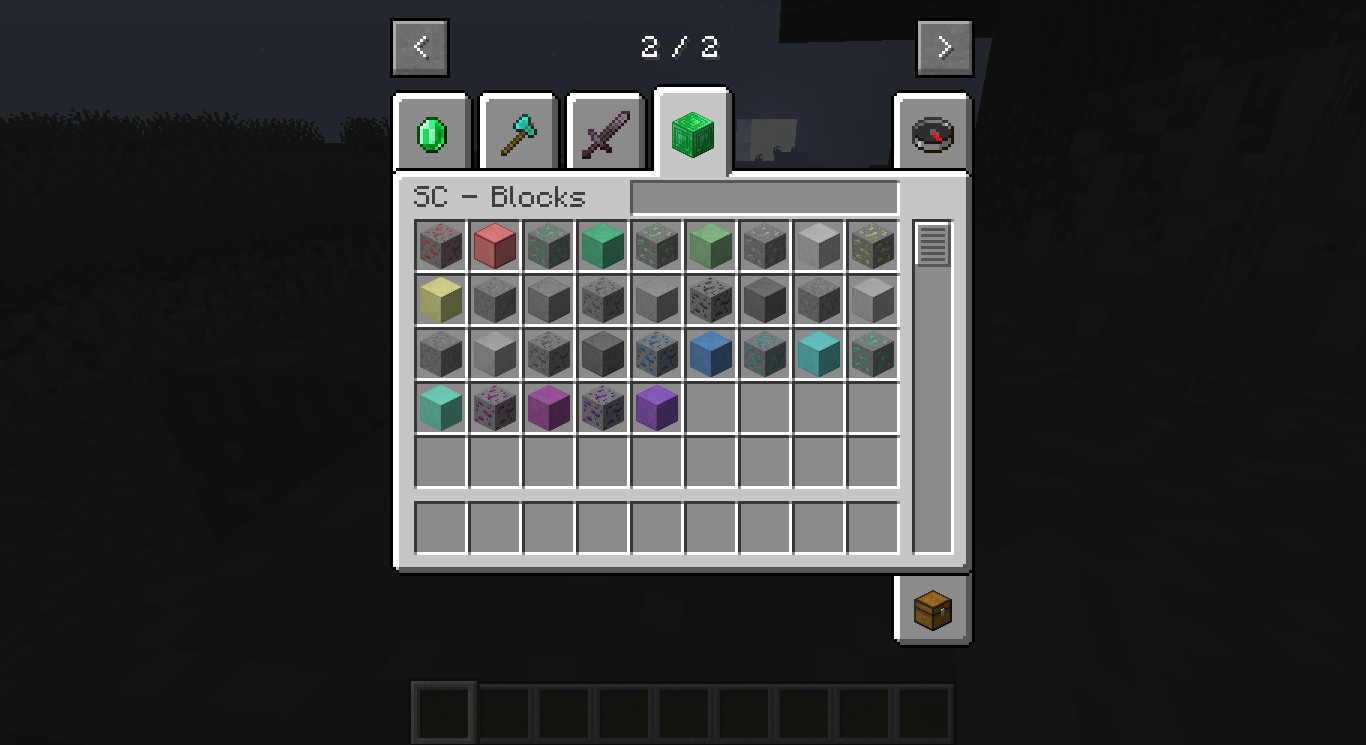Pick the pale yellow block

(440, 300)
